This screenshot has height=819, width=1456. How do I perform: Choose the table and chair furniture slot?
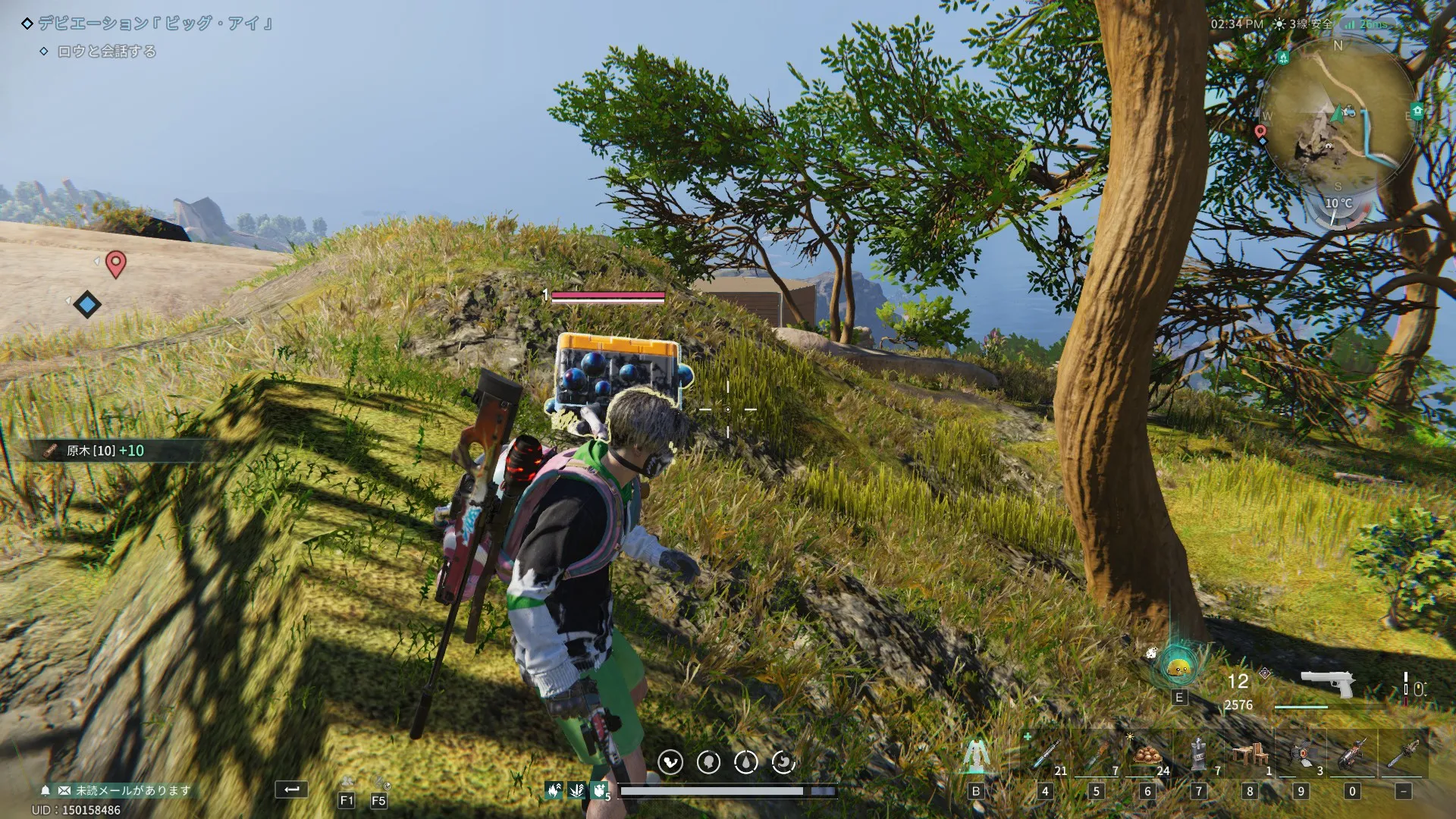coord(1250,755)
